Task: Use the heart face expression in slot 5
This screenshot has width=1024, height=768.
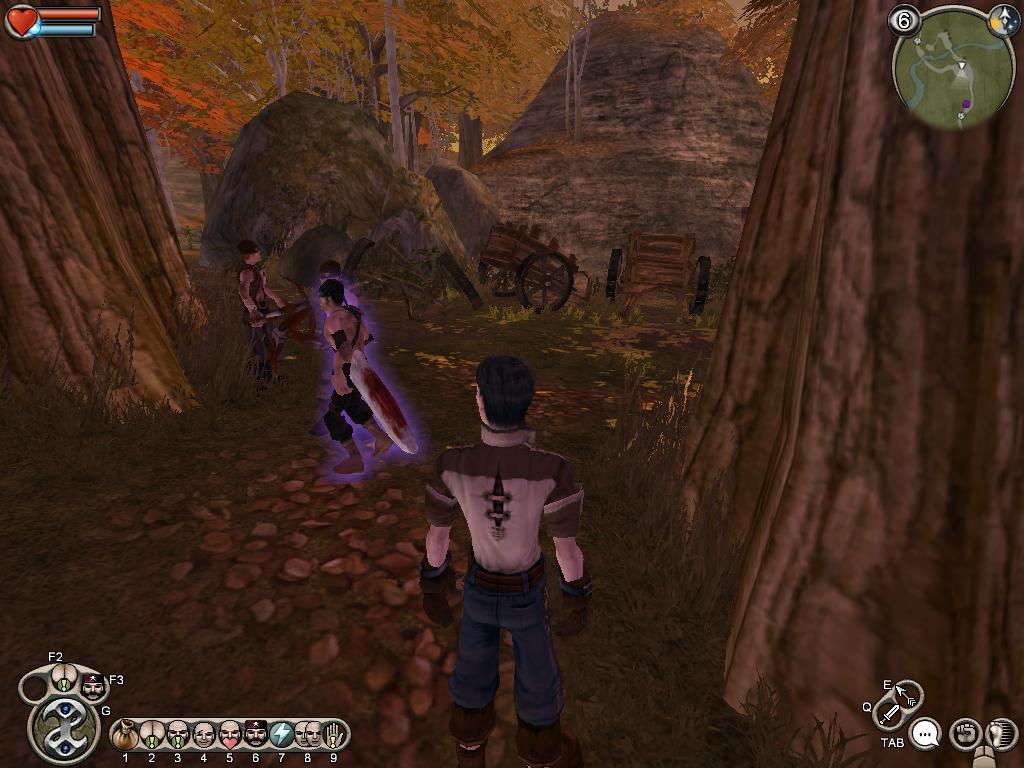Action: click(x=230, y=735)
